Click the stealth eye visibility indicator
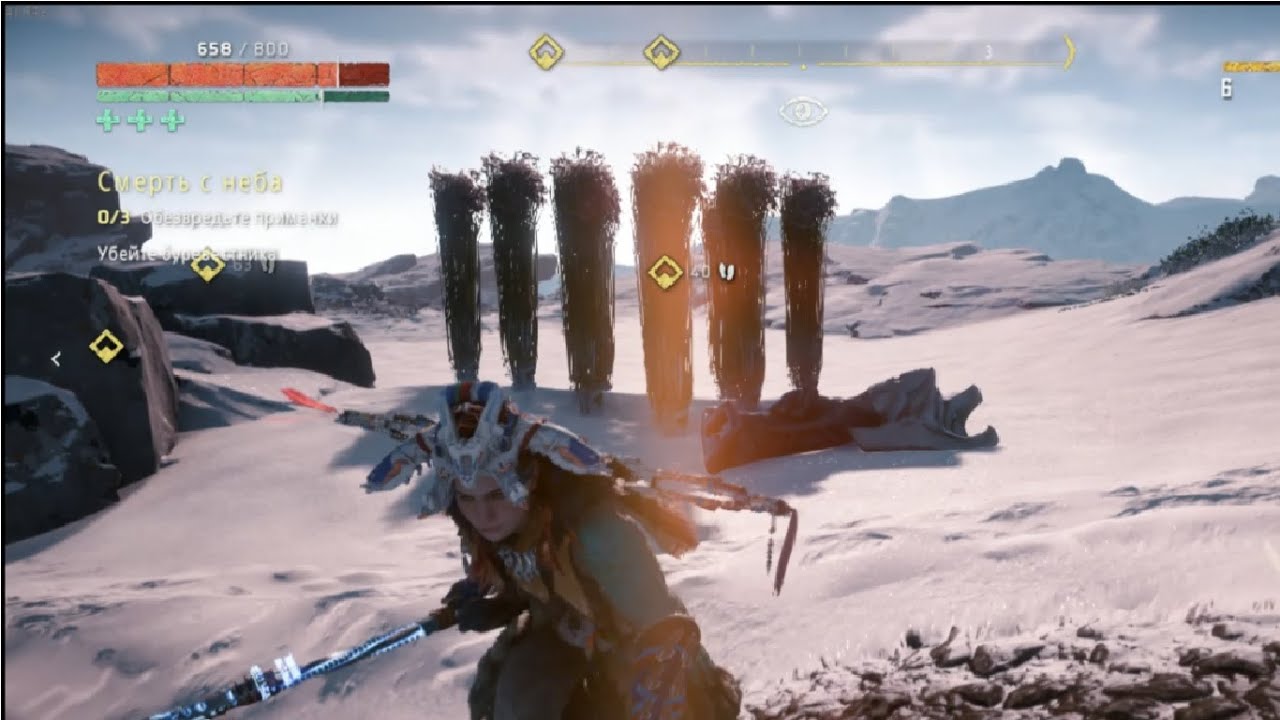The image size is (1280, 720). click(803, 111)
